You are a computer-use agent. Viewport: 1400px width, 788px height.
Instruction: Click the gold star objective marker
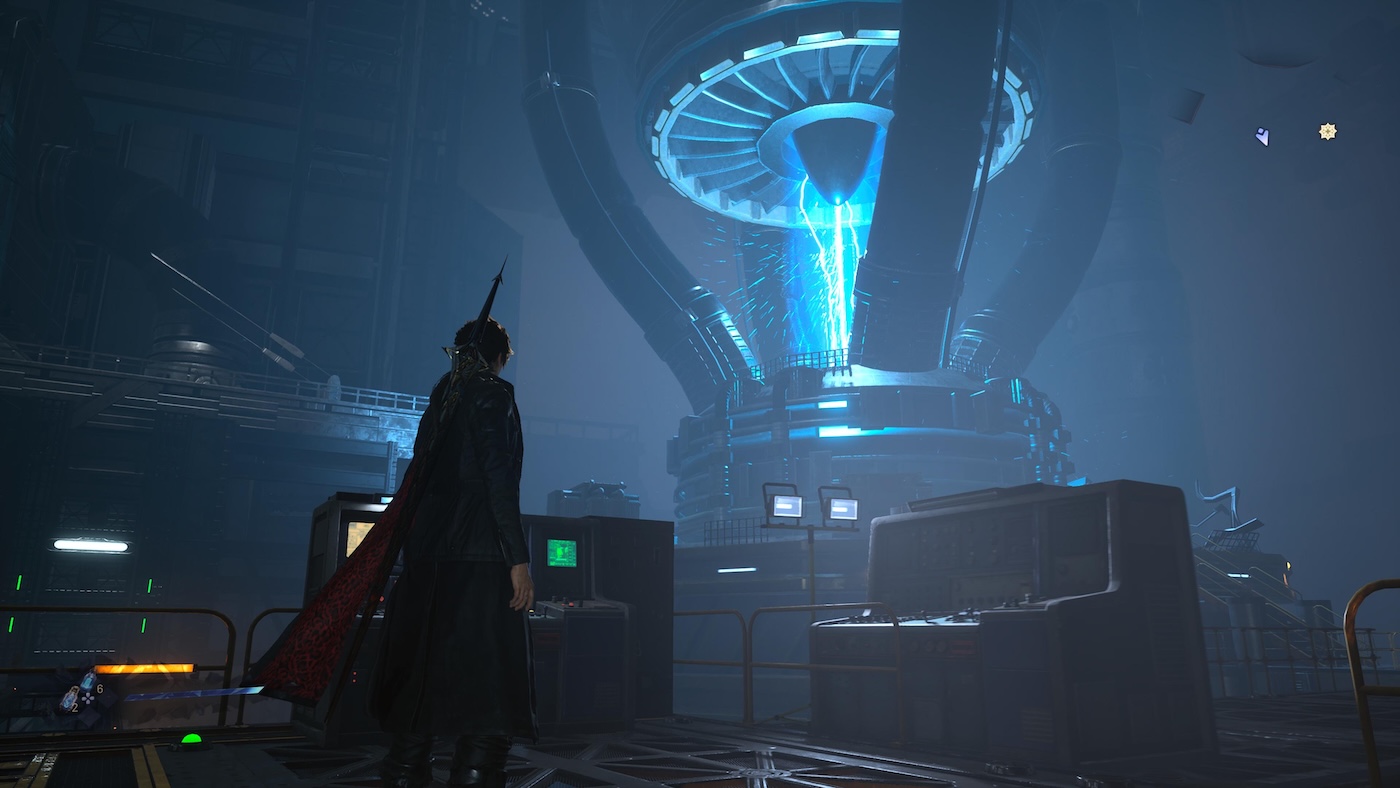tap(1327, 131)
